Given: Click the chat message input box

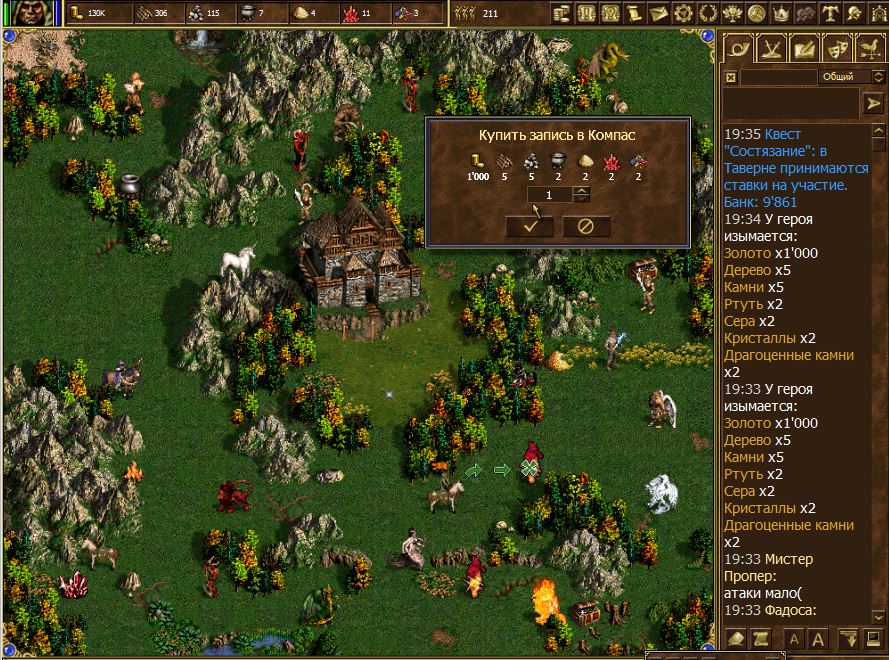Looking at the screenshot, I should click(x=790, y=103).
